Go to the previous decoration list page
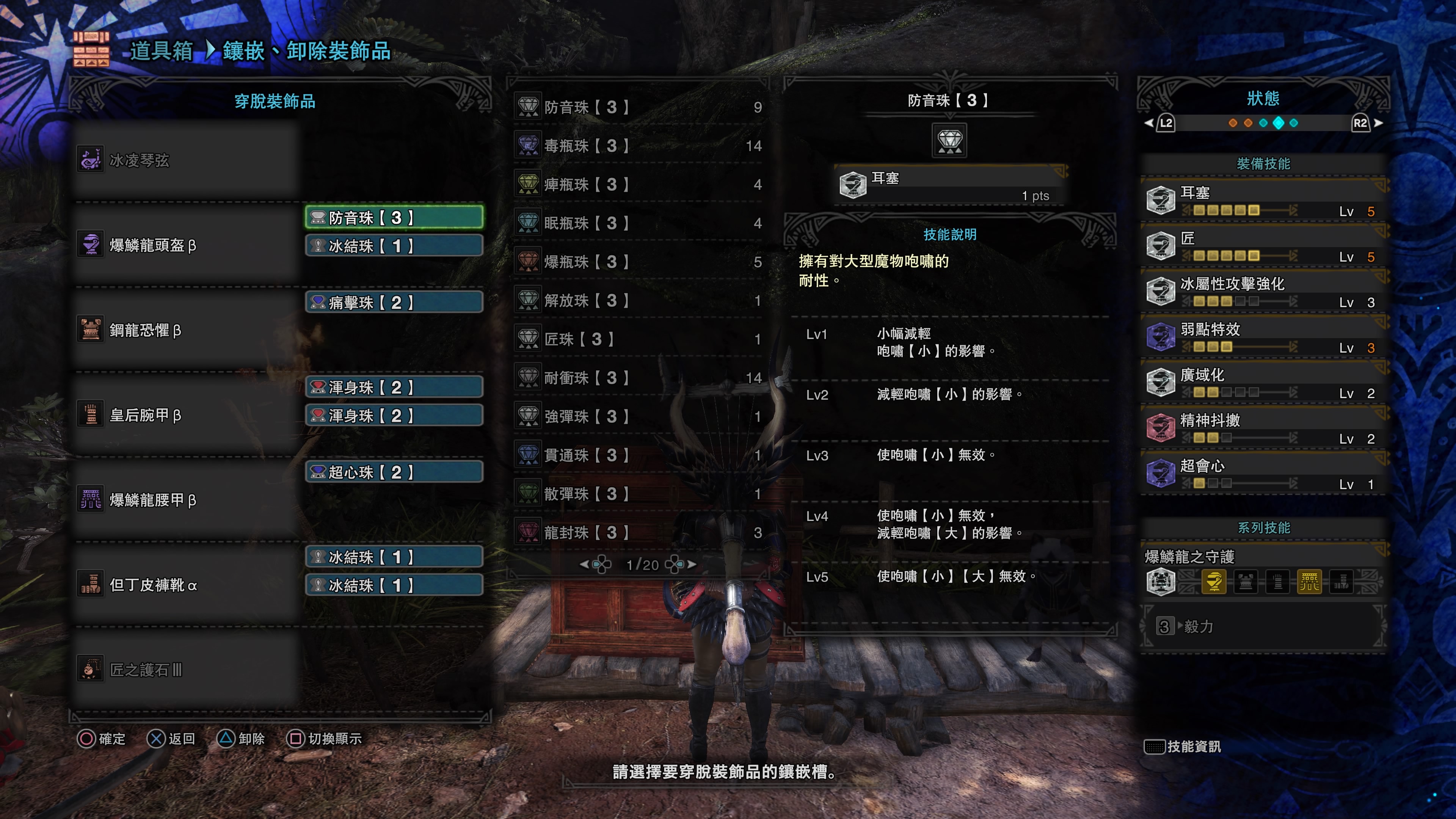This screenshot has width=1456, height=819. click(x=584, y=564)
